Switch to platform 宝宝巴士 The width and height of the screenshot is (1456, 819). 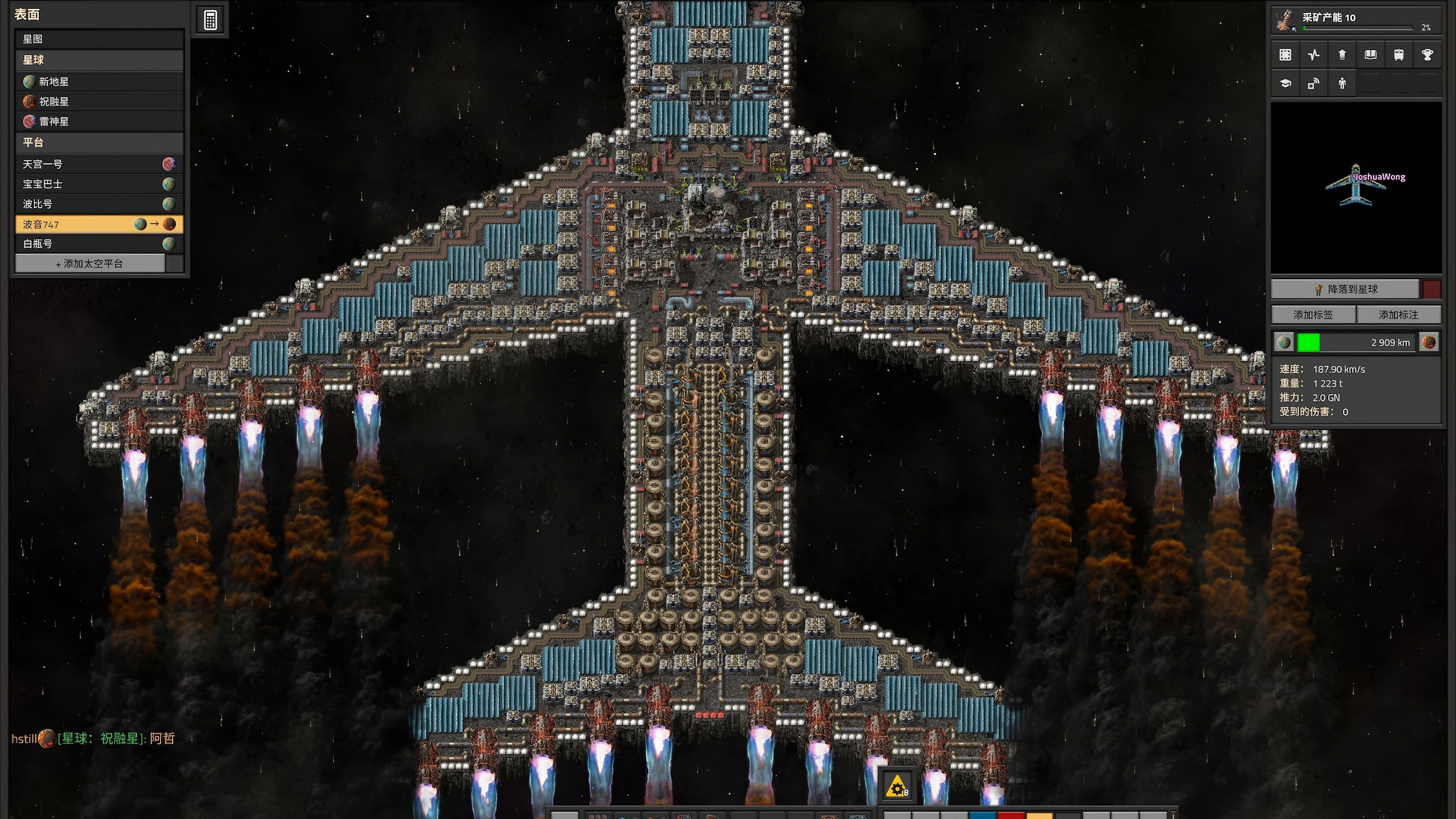coord(91,184)
